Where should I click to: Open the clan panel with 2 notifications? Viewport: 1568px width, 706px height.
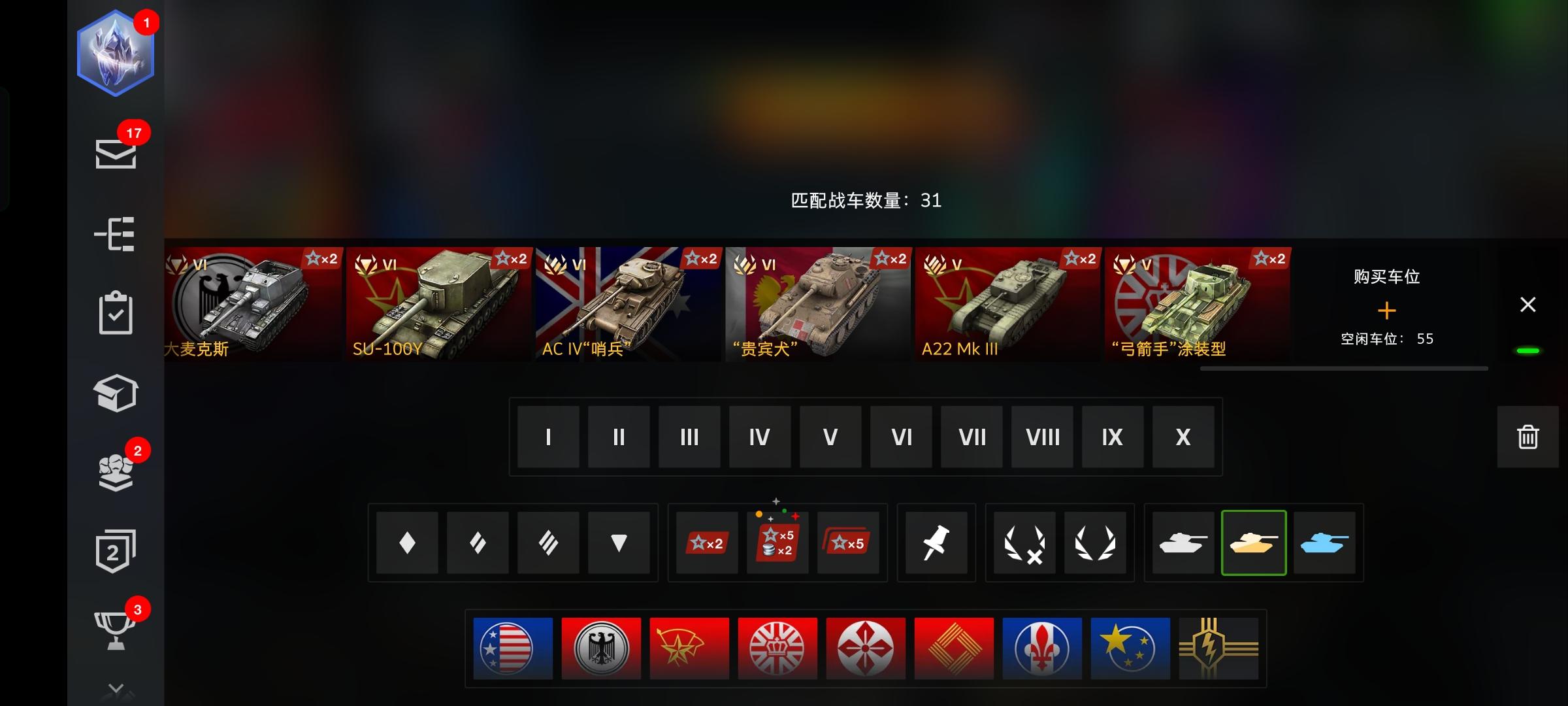pyautogui.click(x=116, y=469)
